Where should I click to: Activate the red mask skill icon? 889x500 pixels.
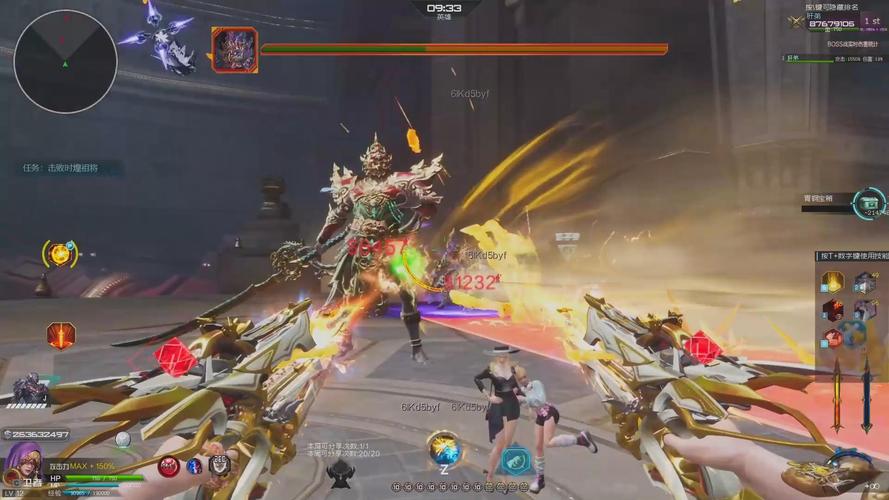point(169,465)
